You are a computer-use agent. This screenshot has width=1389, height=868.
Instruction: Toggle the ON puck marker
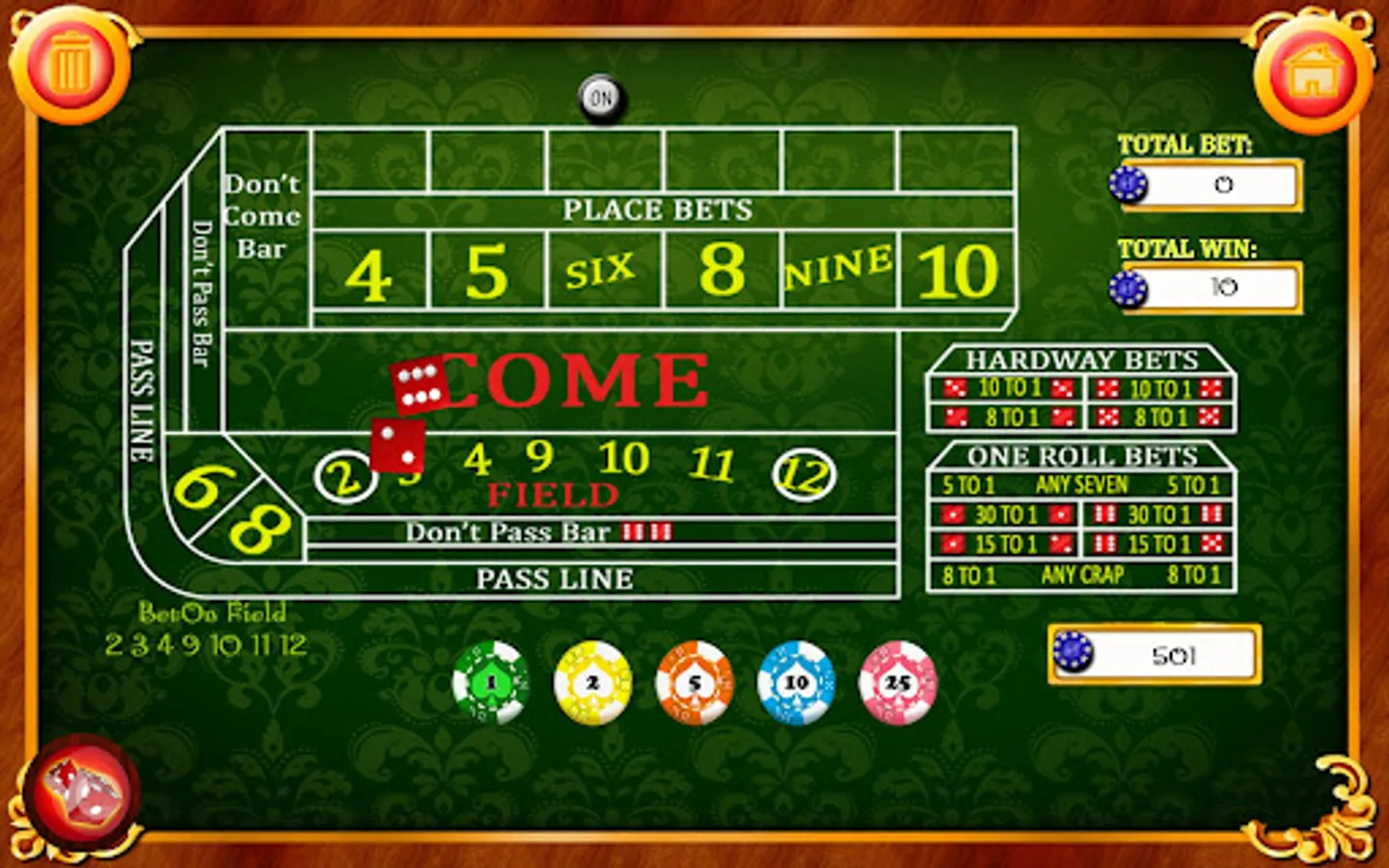click(x=601, y=96)
